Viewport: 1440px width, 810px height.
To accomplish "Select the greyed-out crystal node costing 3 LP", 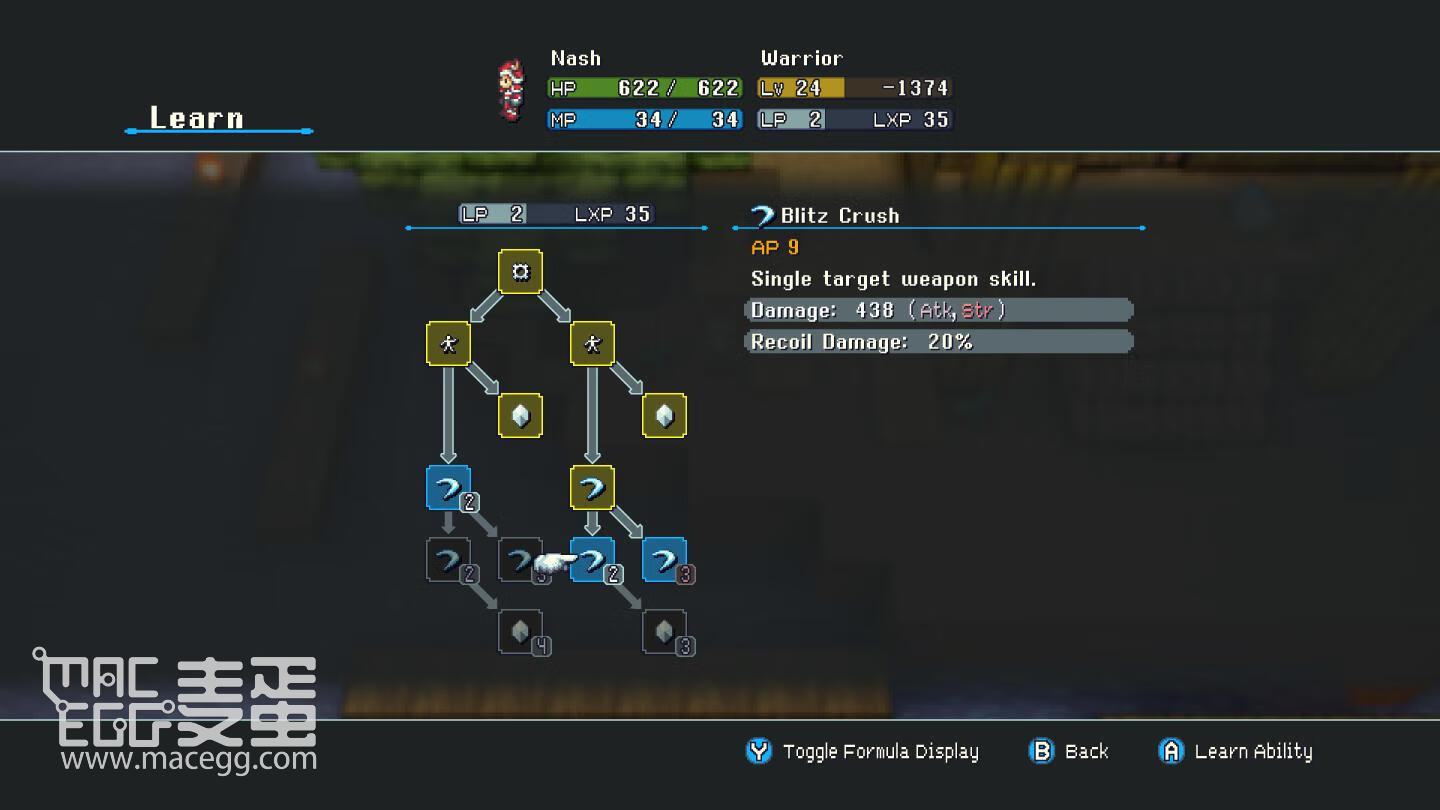I will click(x=664, y=632).
